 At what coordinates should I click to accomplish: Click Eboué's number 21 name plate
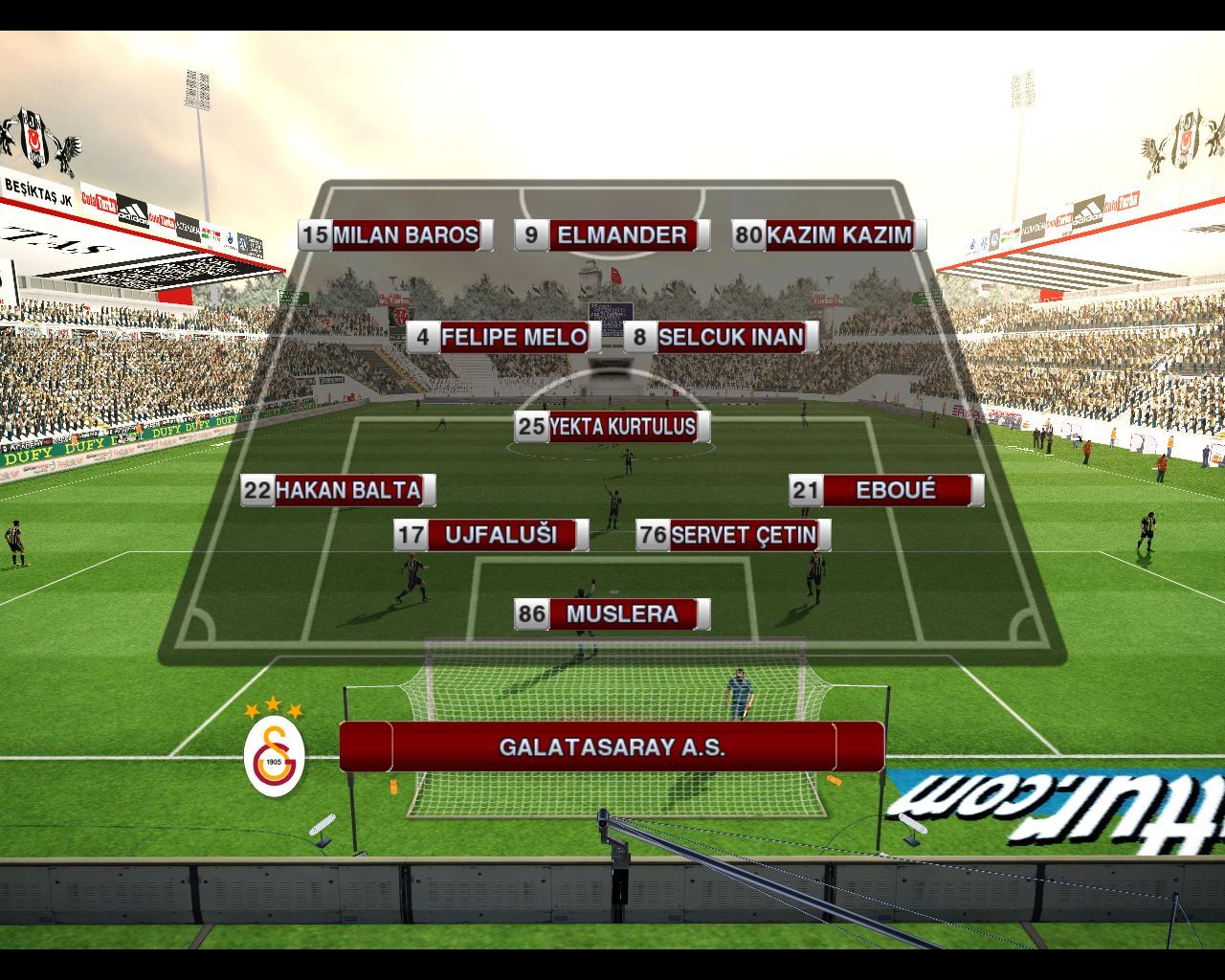pos(886,491)
